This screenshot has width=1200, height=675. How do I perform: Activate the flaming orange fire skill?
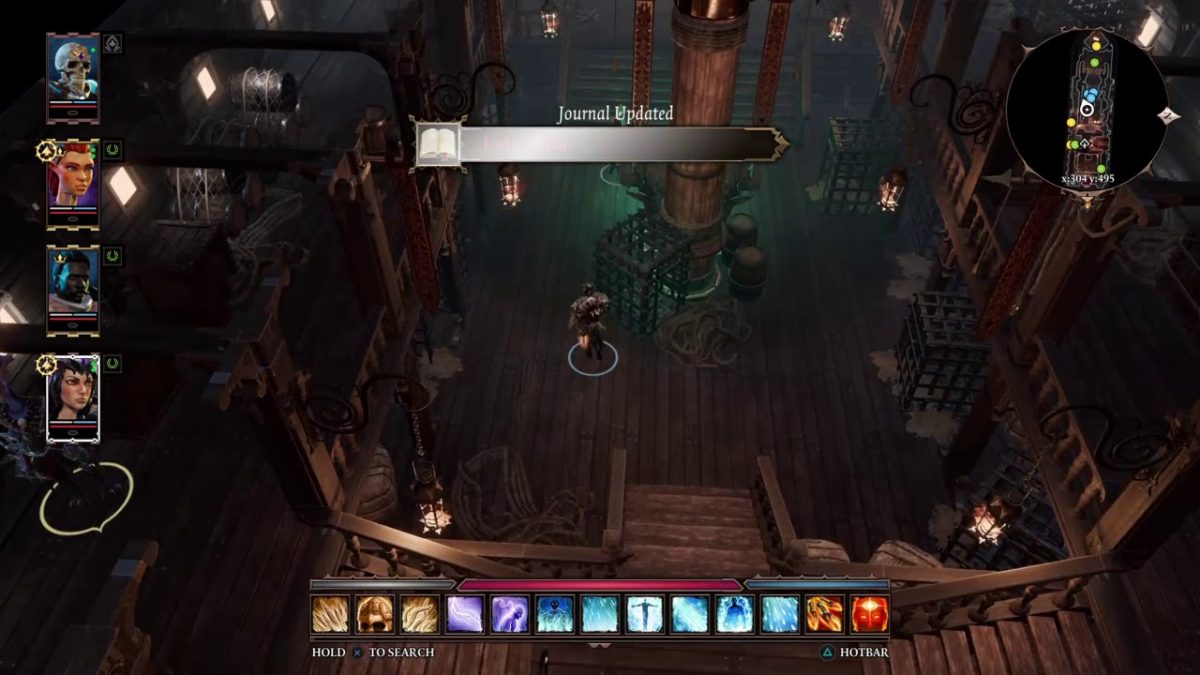[x=825, y=614]
